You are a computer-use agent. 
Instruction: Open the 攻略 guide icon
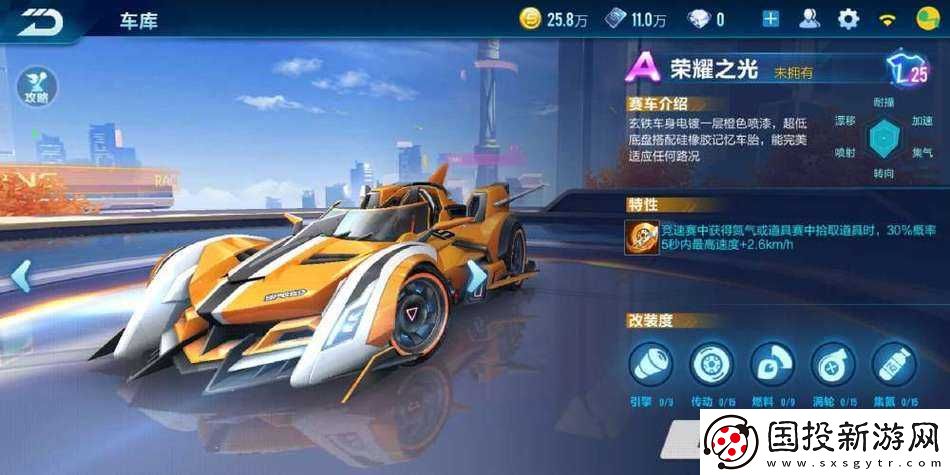pos(36,88)
